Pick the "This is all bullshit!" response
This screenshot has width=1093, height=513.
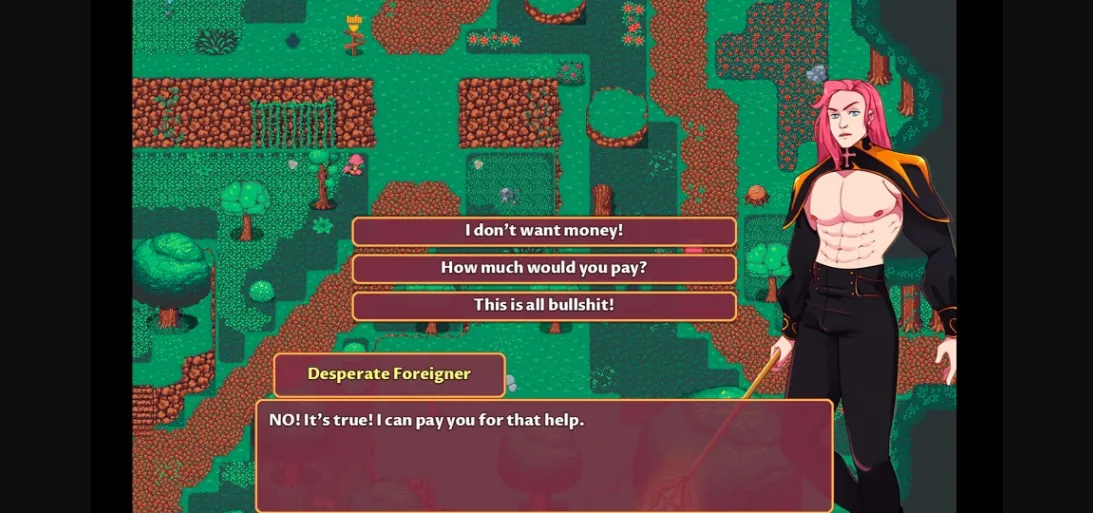pos(544,305)
